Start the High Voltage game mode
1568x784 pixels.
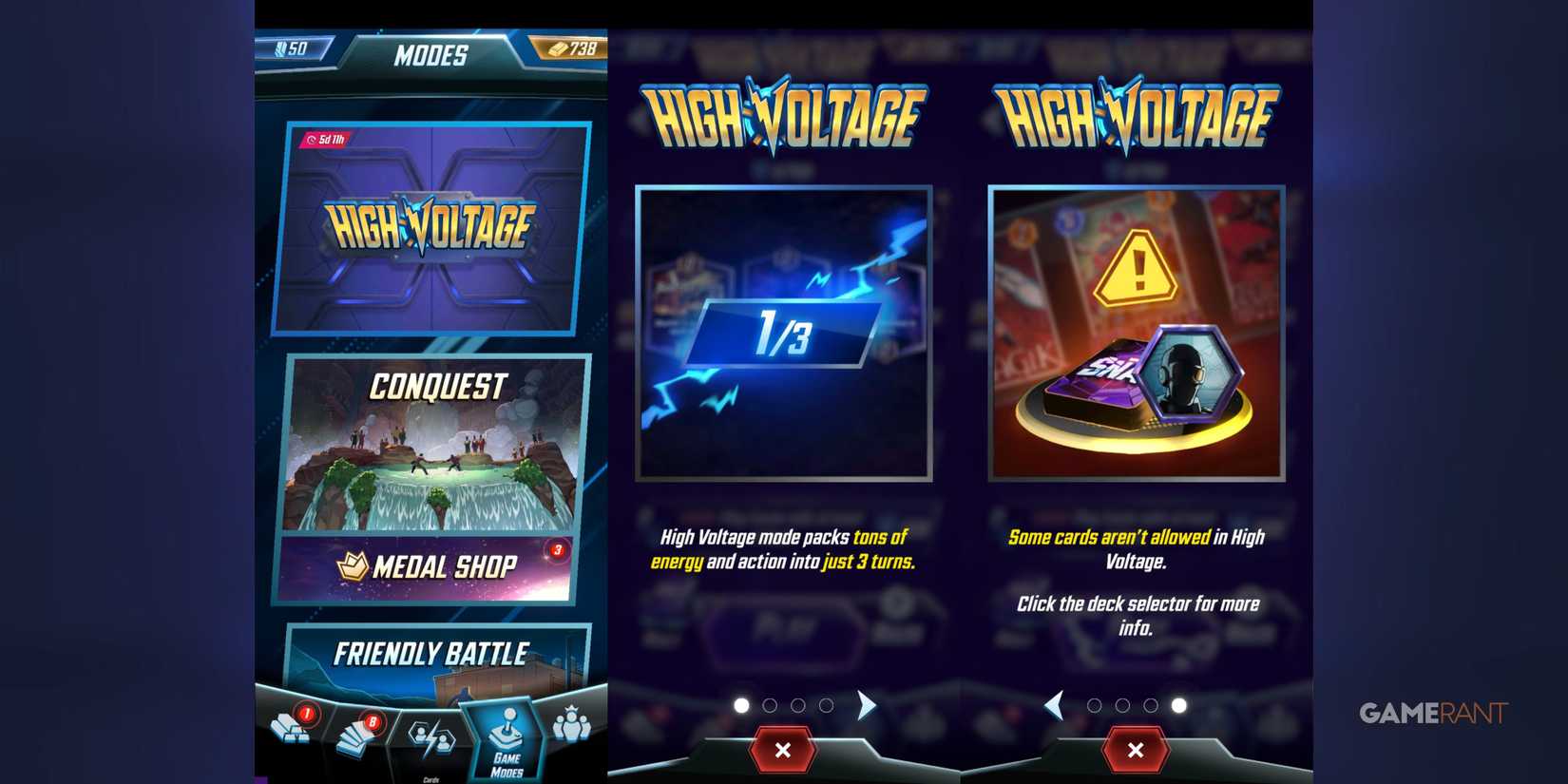click(430, 228)
